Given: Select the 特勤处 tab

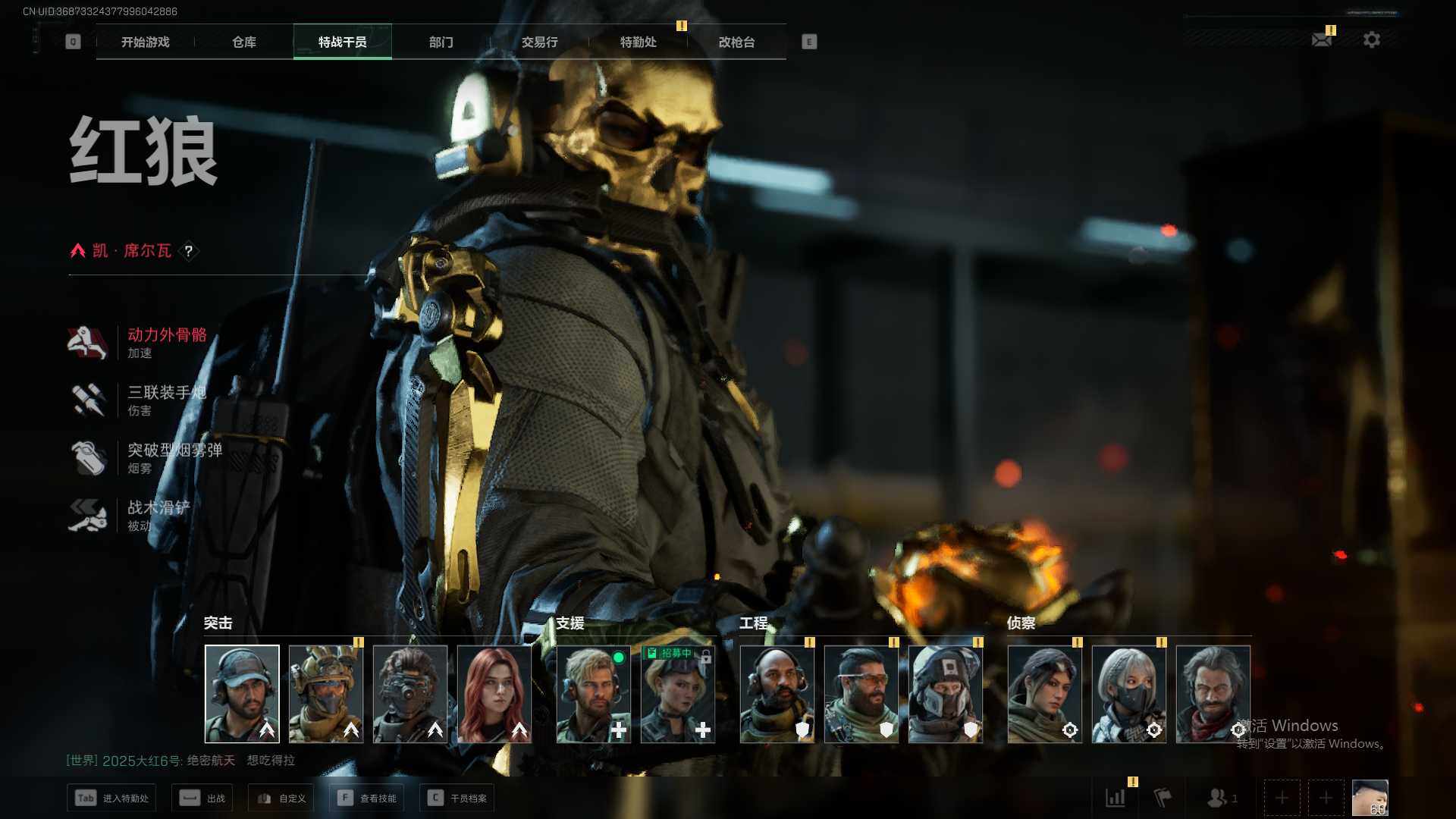Looking at the screenshot, I should point(638,42).
